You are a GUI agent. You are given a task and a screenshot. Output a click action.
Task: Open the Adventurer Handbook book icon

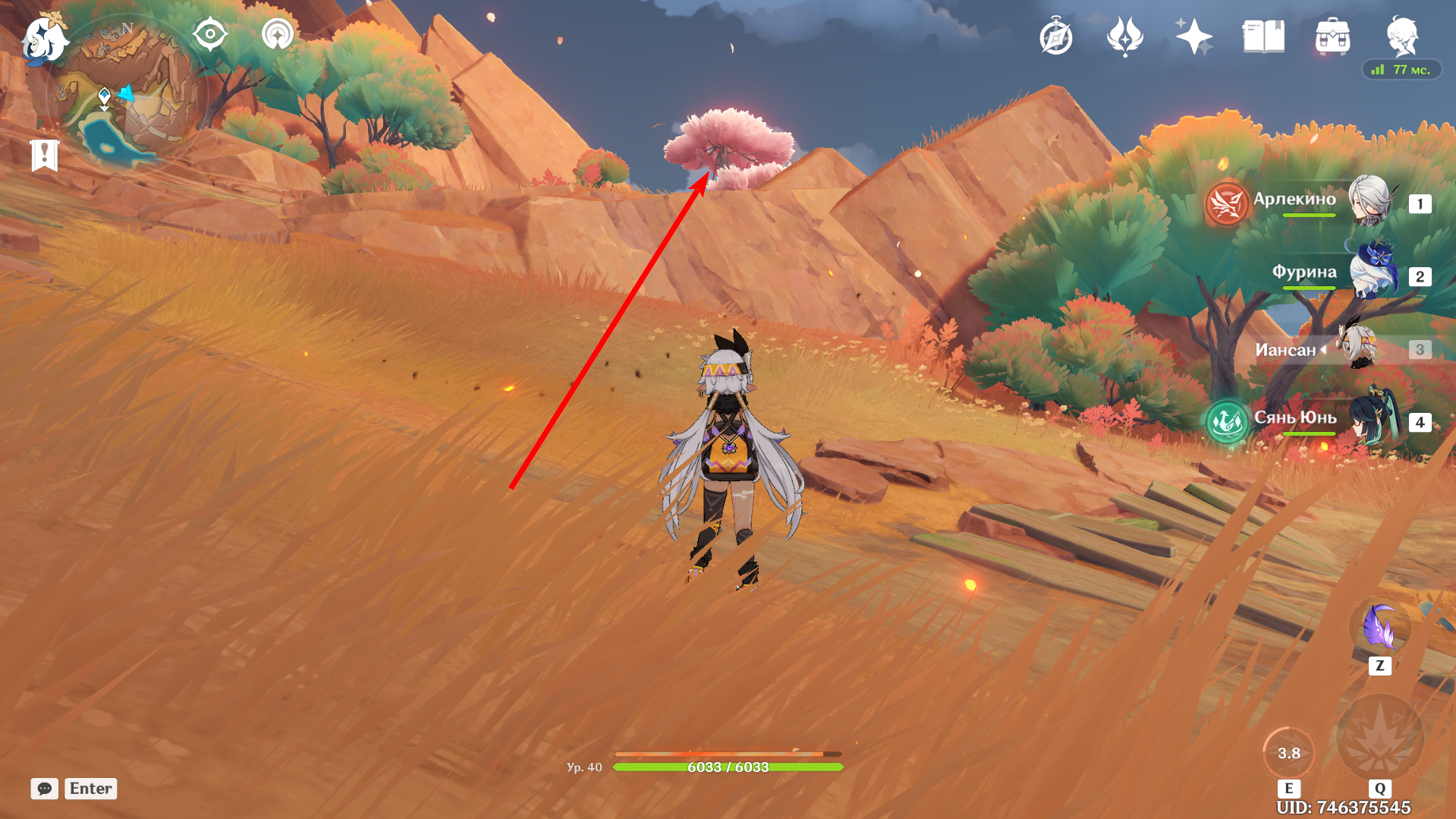1263,37
